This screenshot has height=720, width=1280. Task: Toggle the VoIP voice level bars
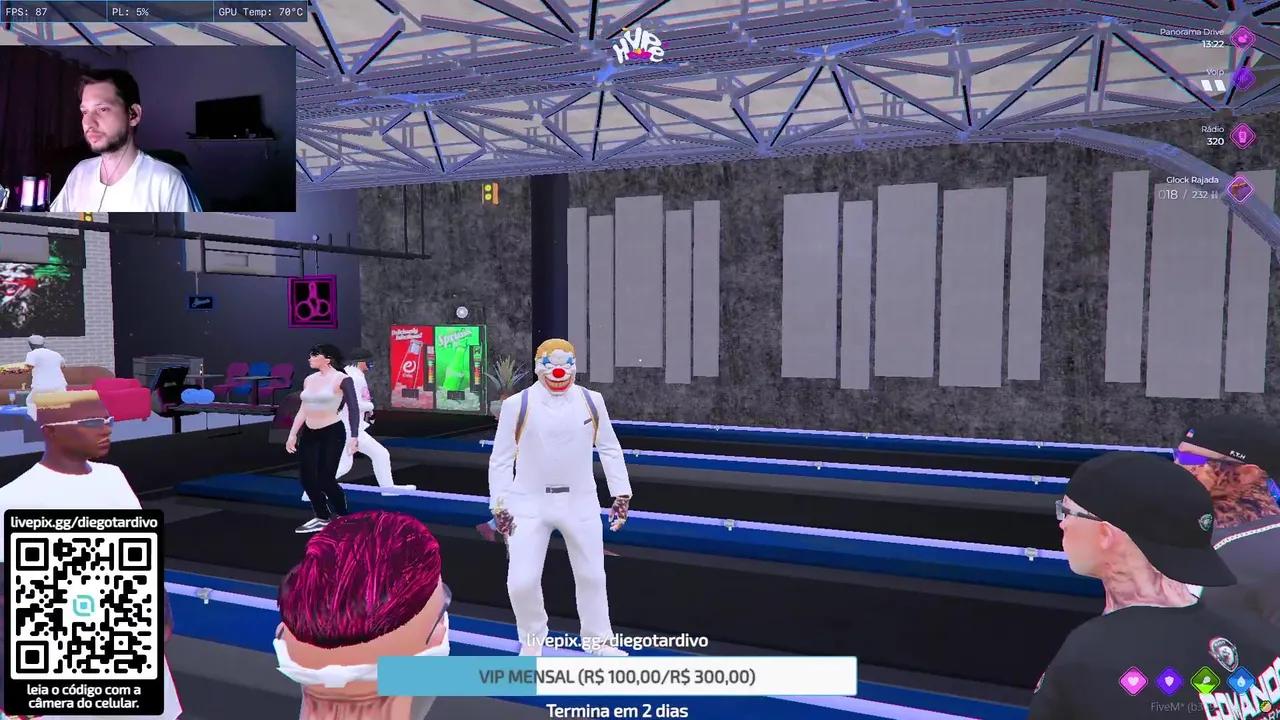click(1213, 84)
